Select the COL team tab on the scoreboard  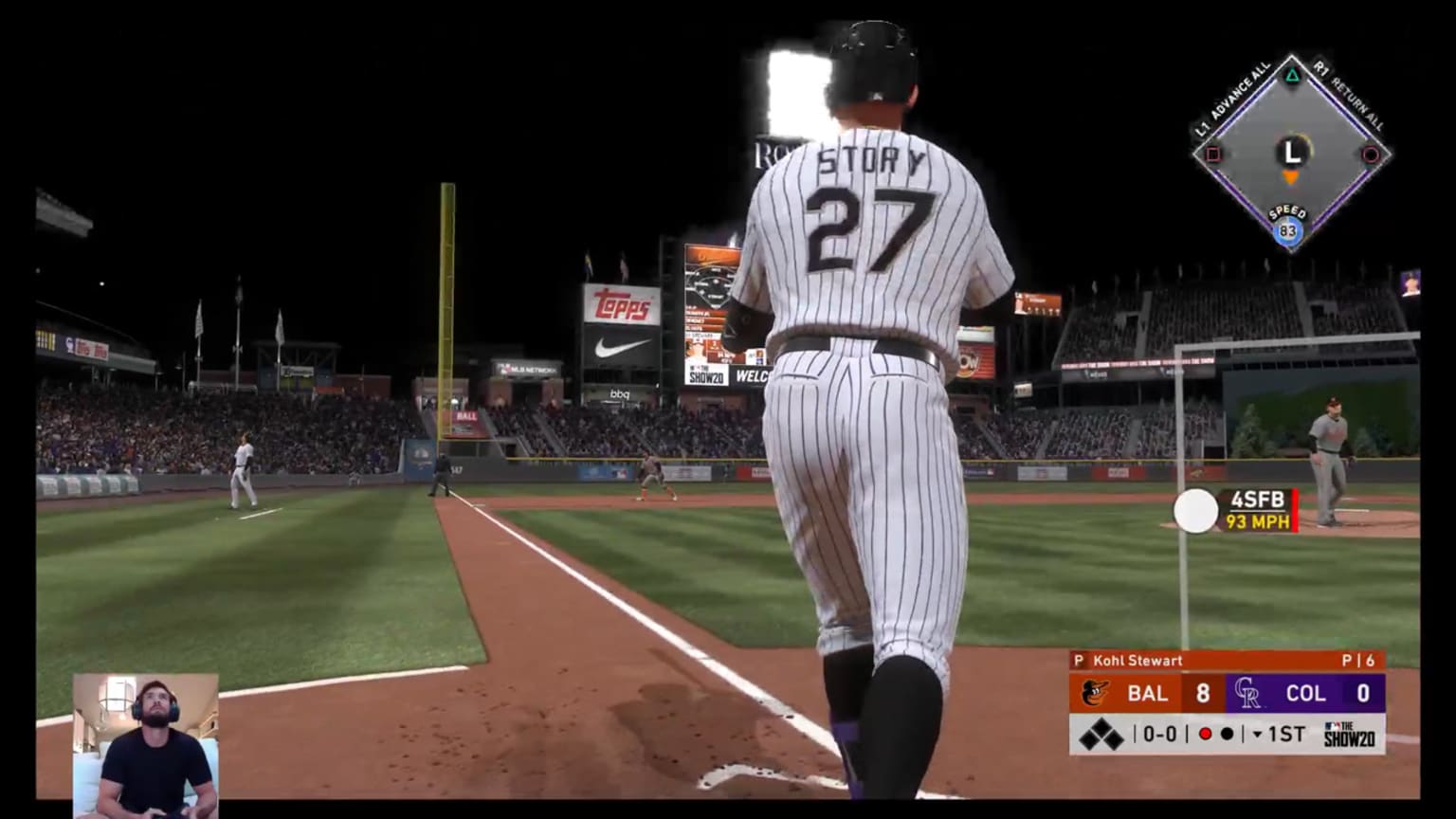point(1305,693)
